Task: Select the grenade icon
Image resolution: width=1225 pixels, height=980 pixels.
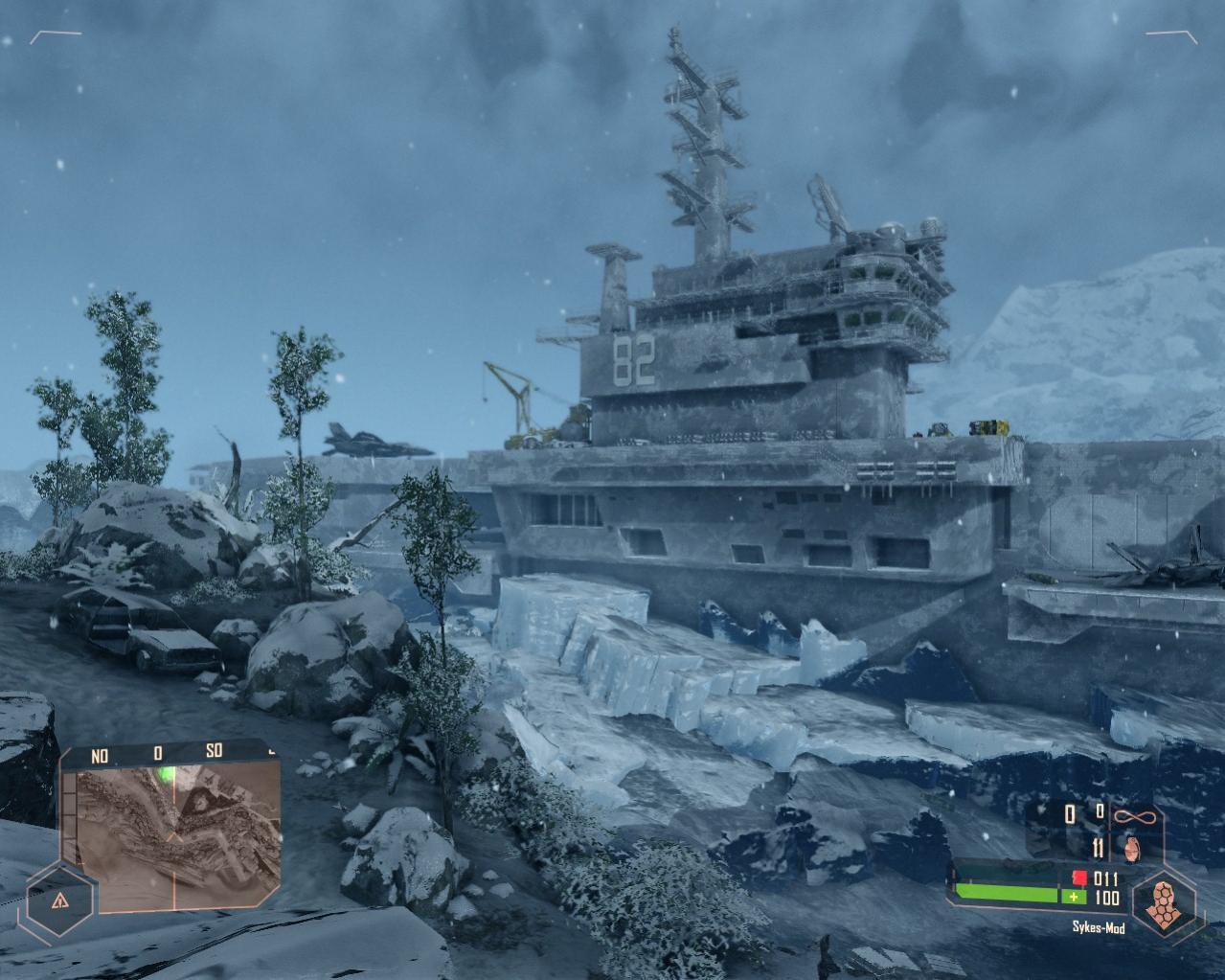Action: 1134,848
